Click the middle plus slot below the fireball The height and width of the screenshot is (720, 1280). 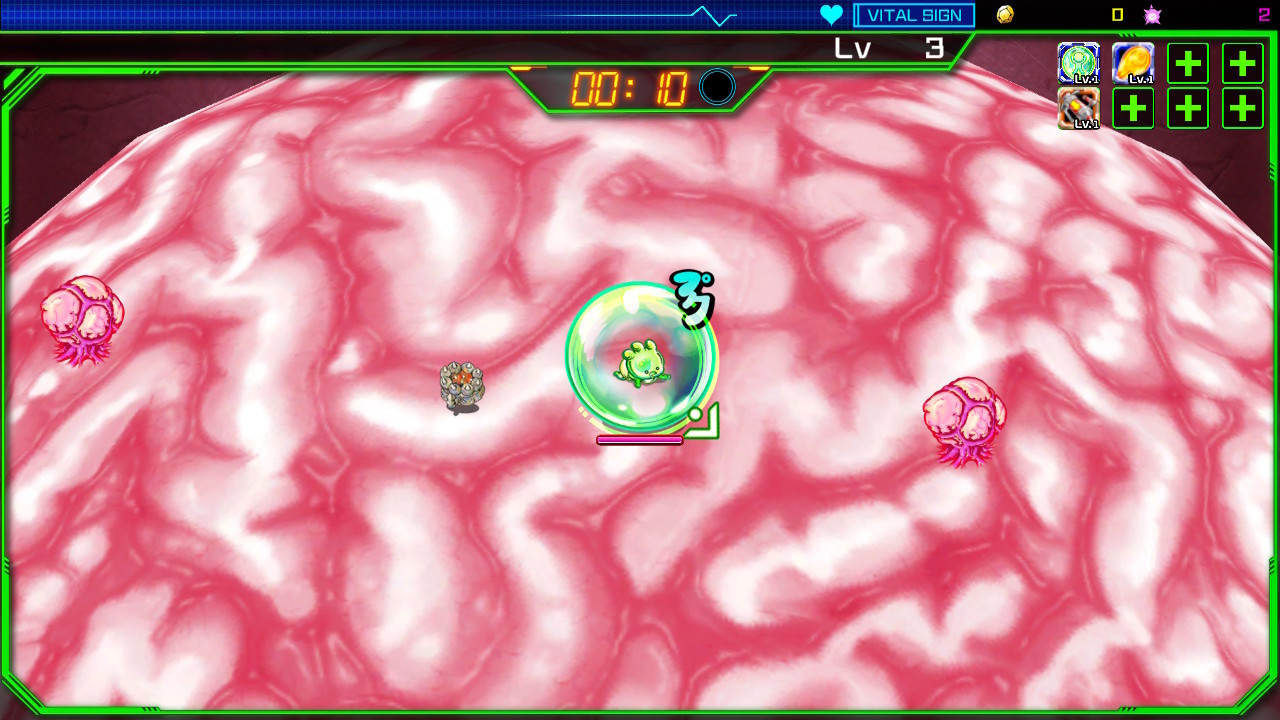pos(1133,108)
